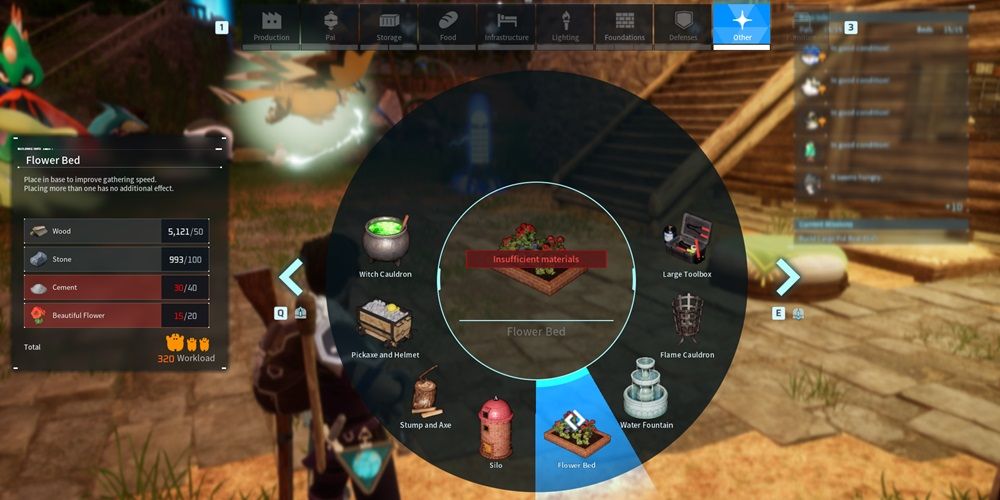1000x500 pixels.
Task: Switch to the Production tab
Action: coord(271,26)
